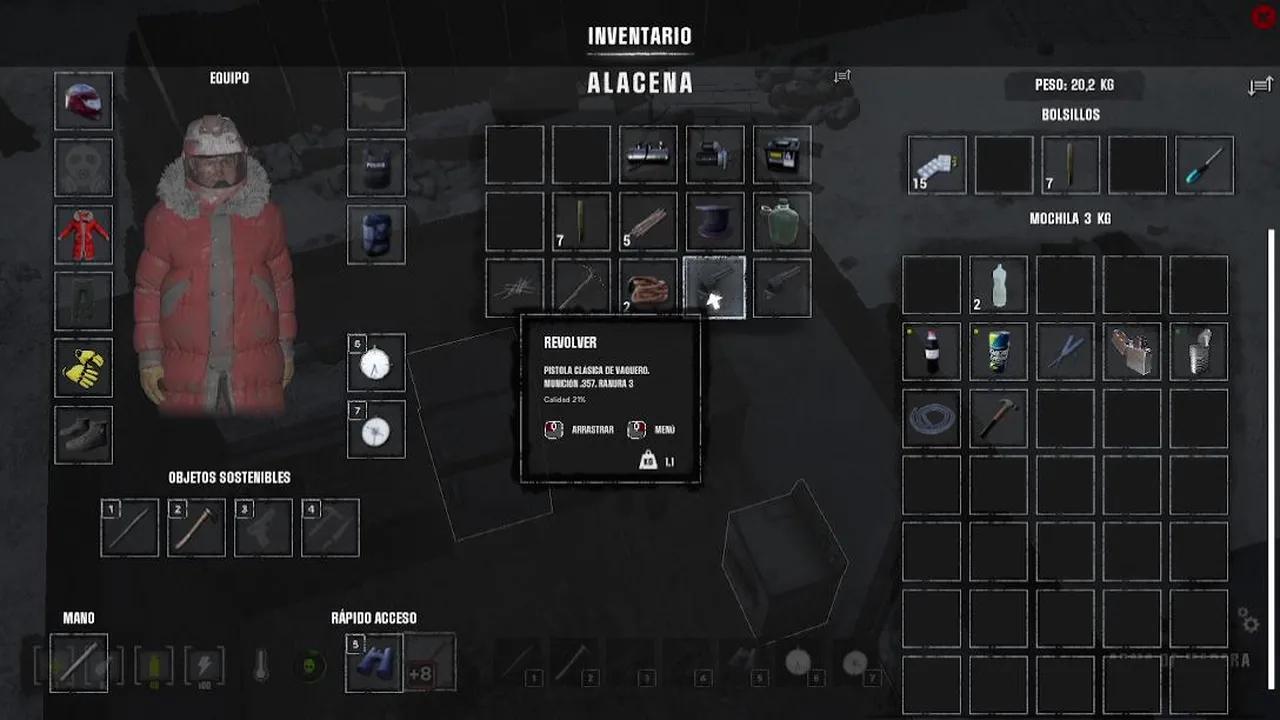Select the screwdriver in the pockets
The image size is (1280, 720).
point(1204,166)
